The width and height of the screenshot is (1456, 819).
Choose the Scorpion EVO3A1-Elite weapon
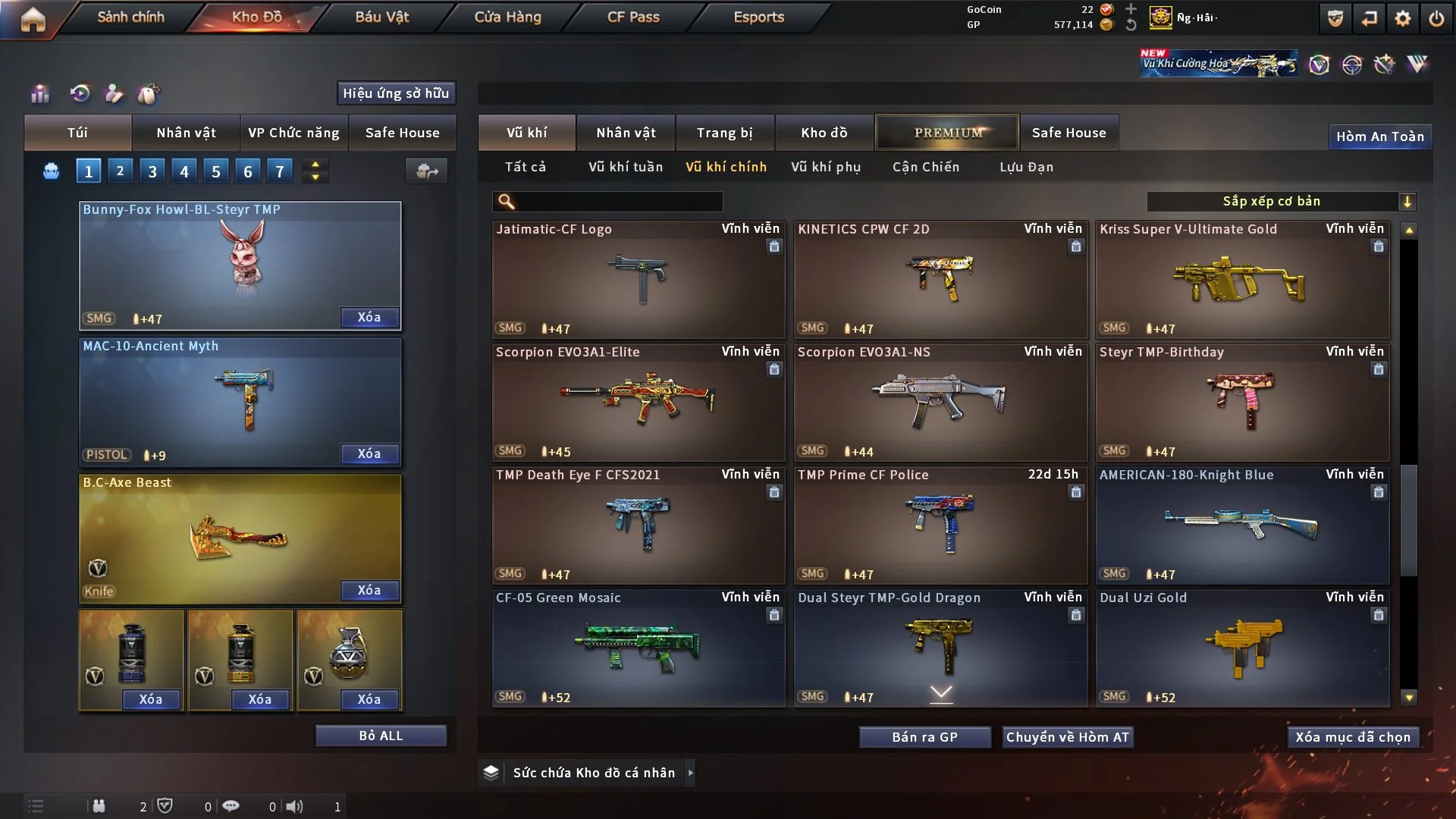pyautogui.click(x=638, y=403)
